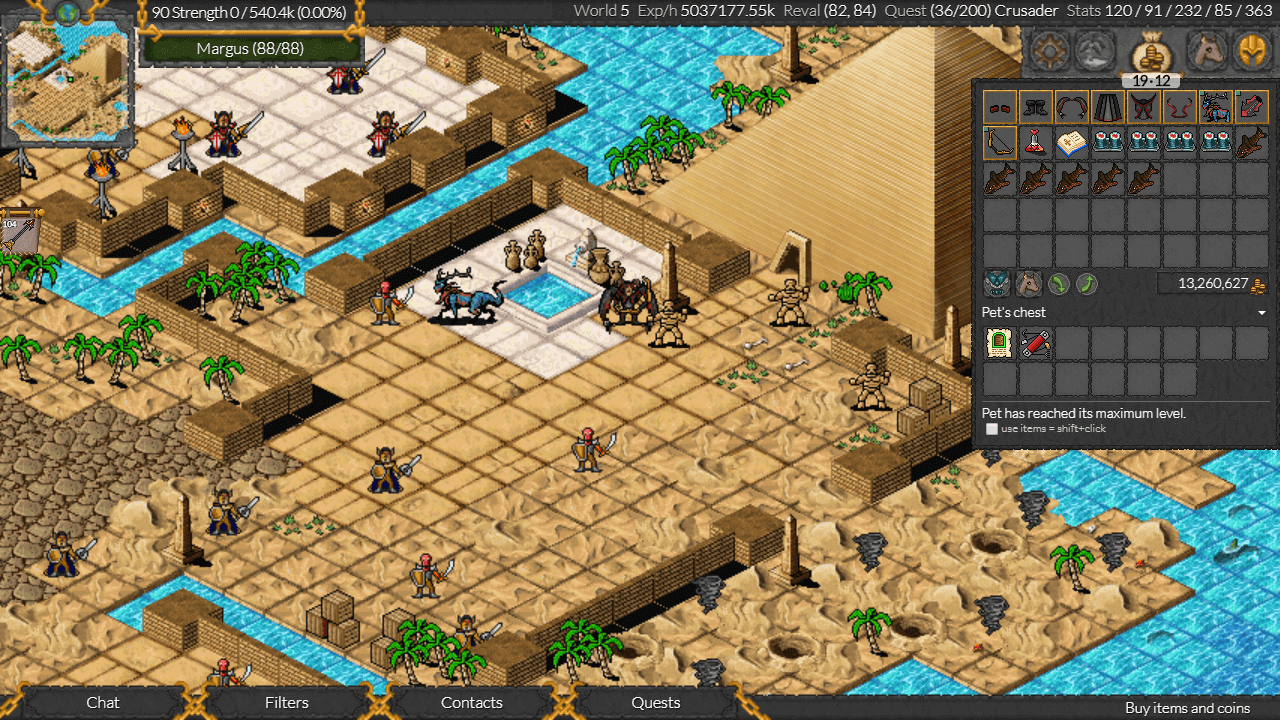Open equipment via the golden helmet icon

tap(1257, 51)
